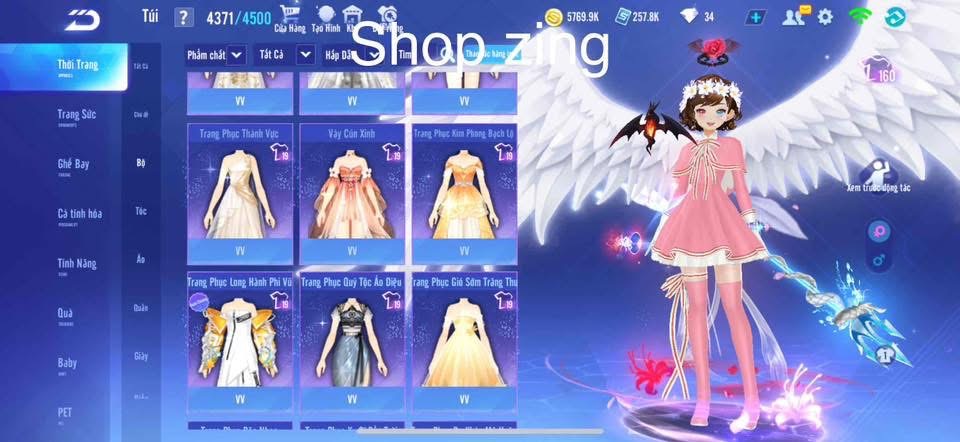Open the Thời Trang category

tap(77, 66)
